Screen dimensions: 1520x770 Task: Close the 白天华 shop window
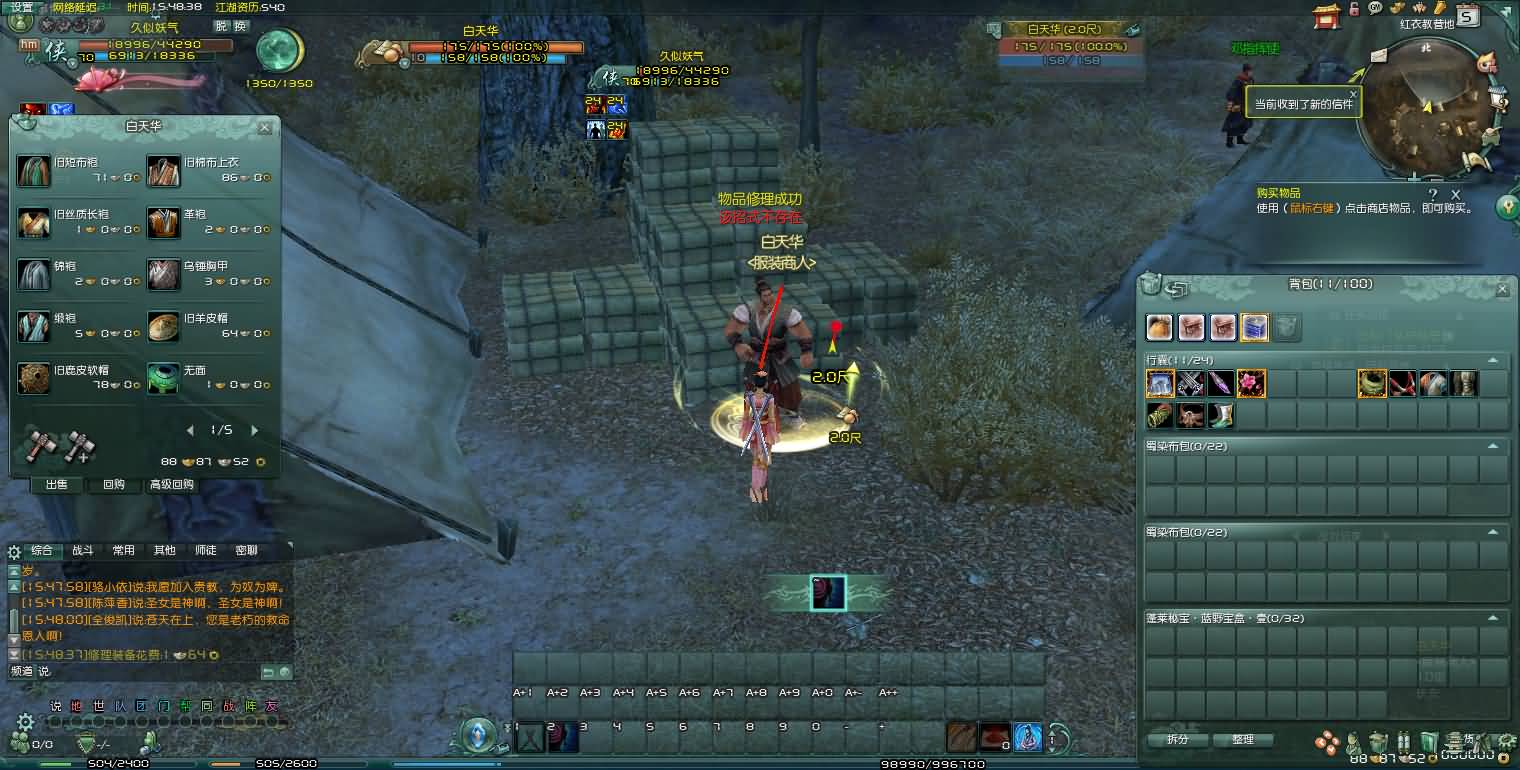pyautogui.click(x=264, y=127)
